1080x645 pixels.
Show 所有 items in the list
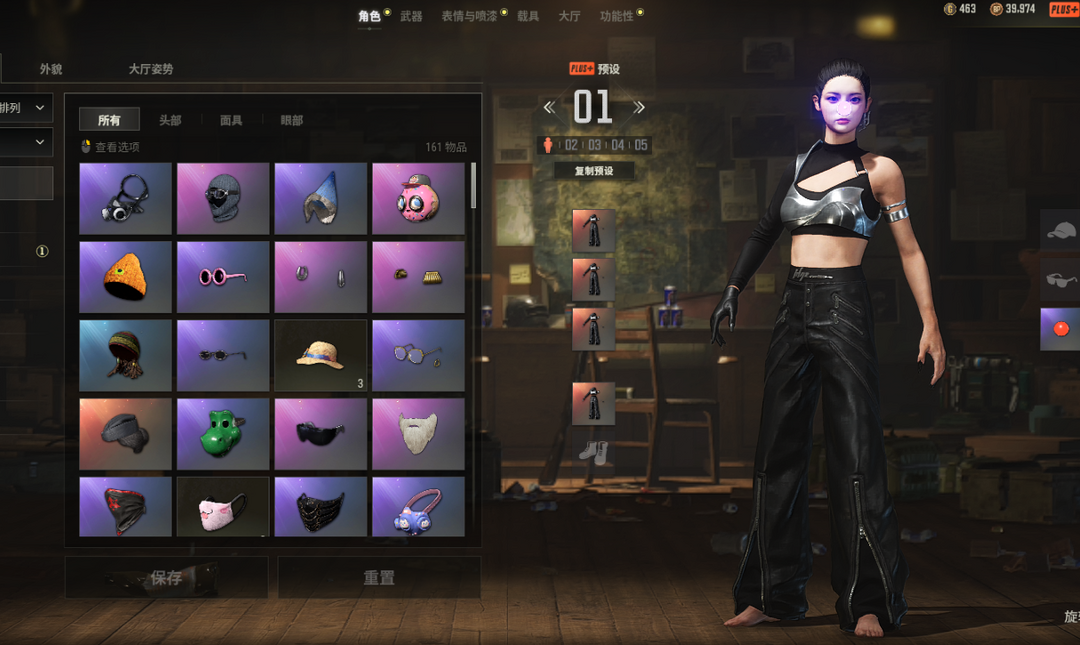[x=109, y=120]
